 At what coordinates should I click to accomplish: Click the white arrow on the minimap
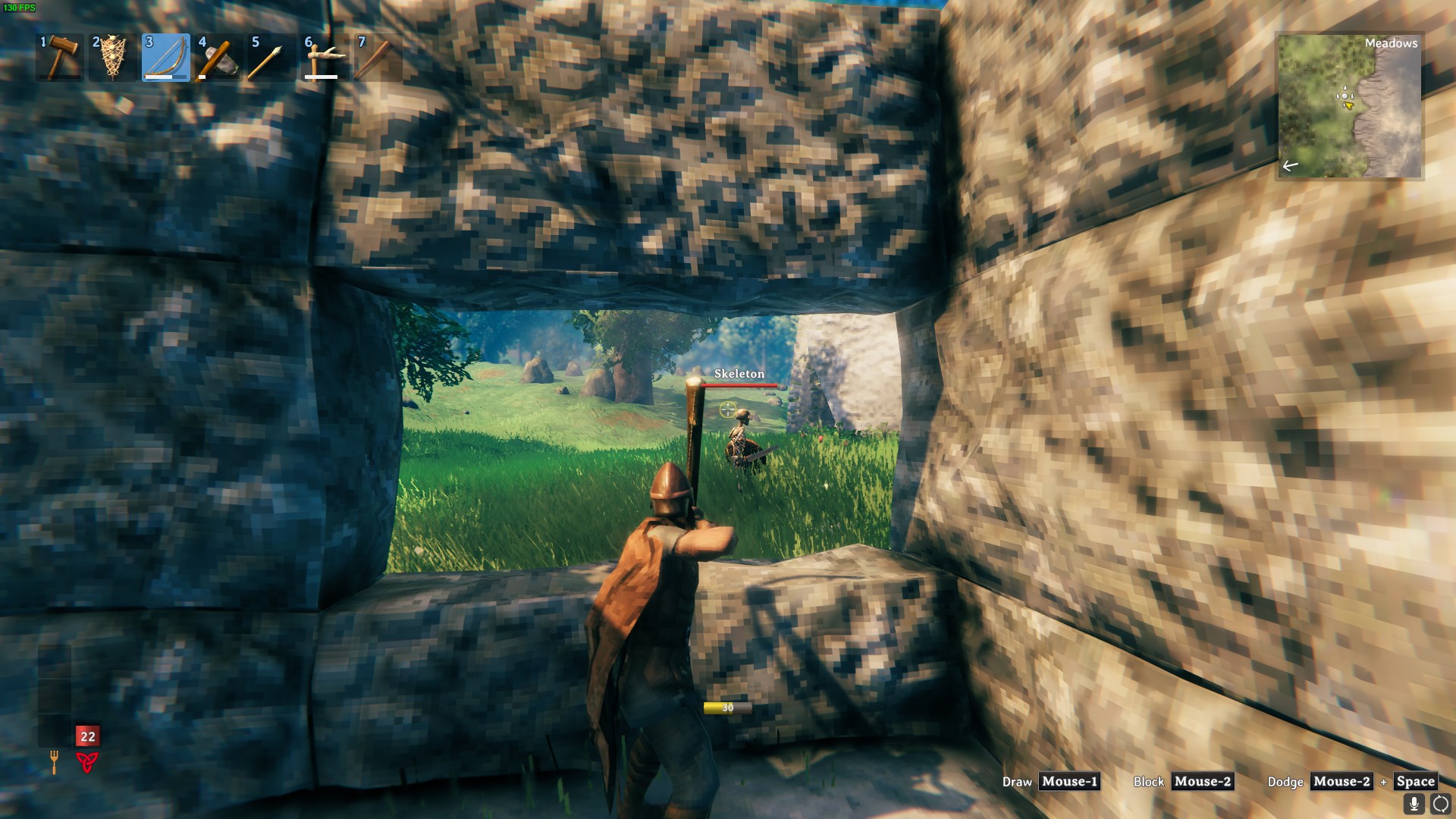pos(1291,164)
